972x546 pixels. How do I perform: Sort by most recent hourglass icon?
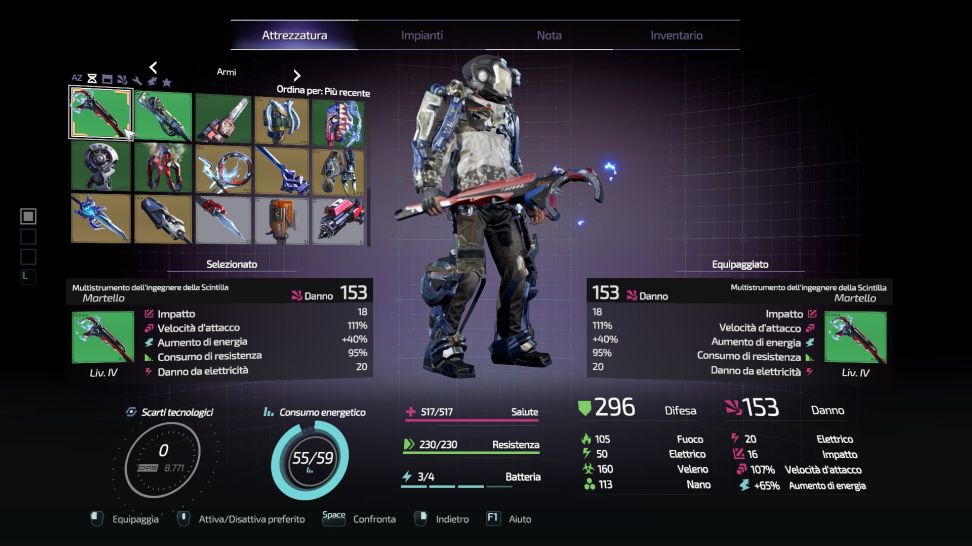[92, 79]
